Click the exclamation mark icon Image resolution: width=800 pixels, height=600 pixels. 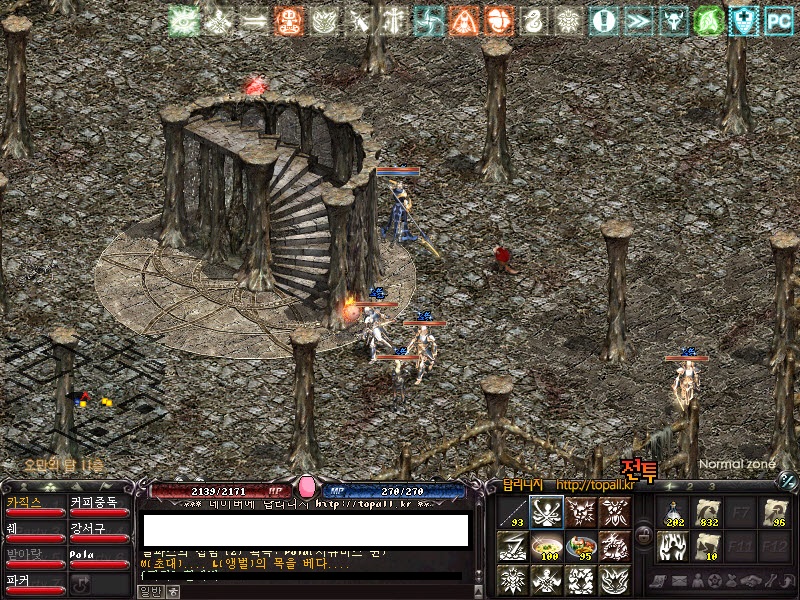point(603,20)
